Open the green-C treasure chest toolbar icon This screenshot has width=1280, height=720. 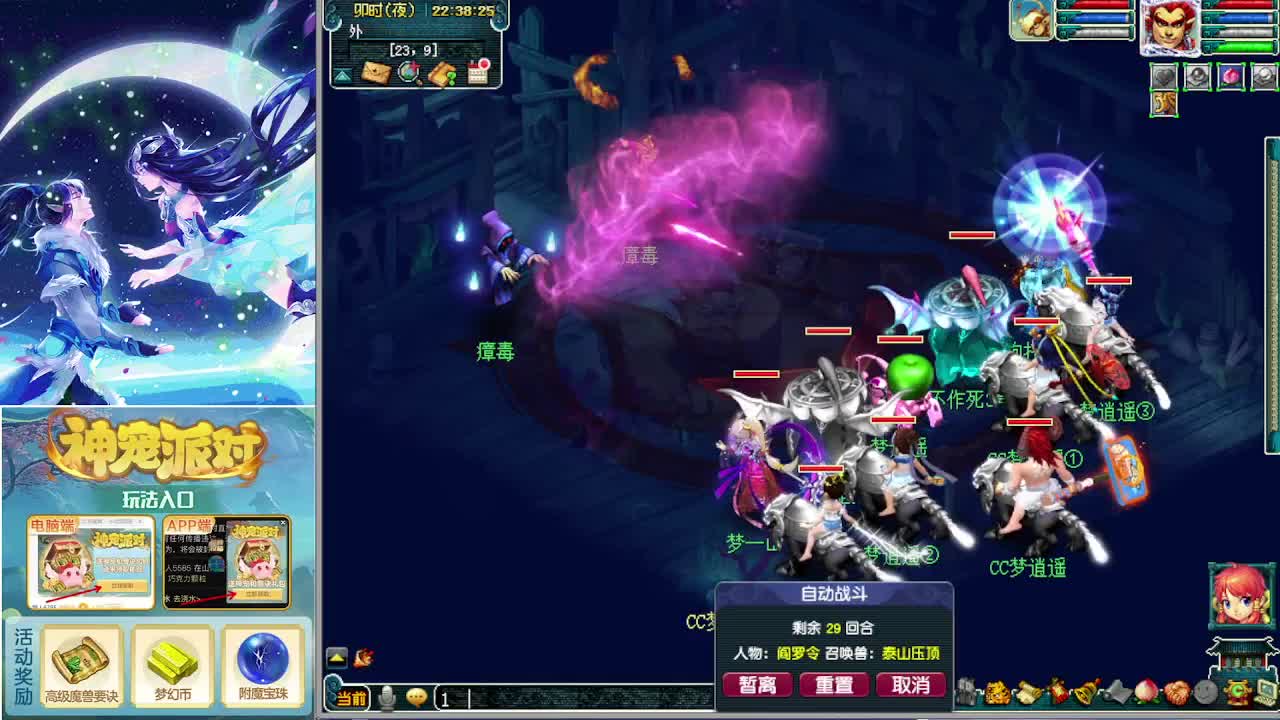tap(1239, 692)
